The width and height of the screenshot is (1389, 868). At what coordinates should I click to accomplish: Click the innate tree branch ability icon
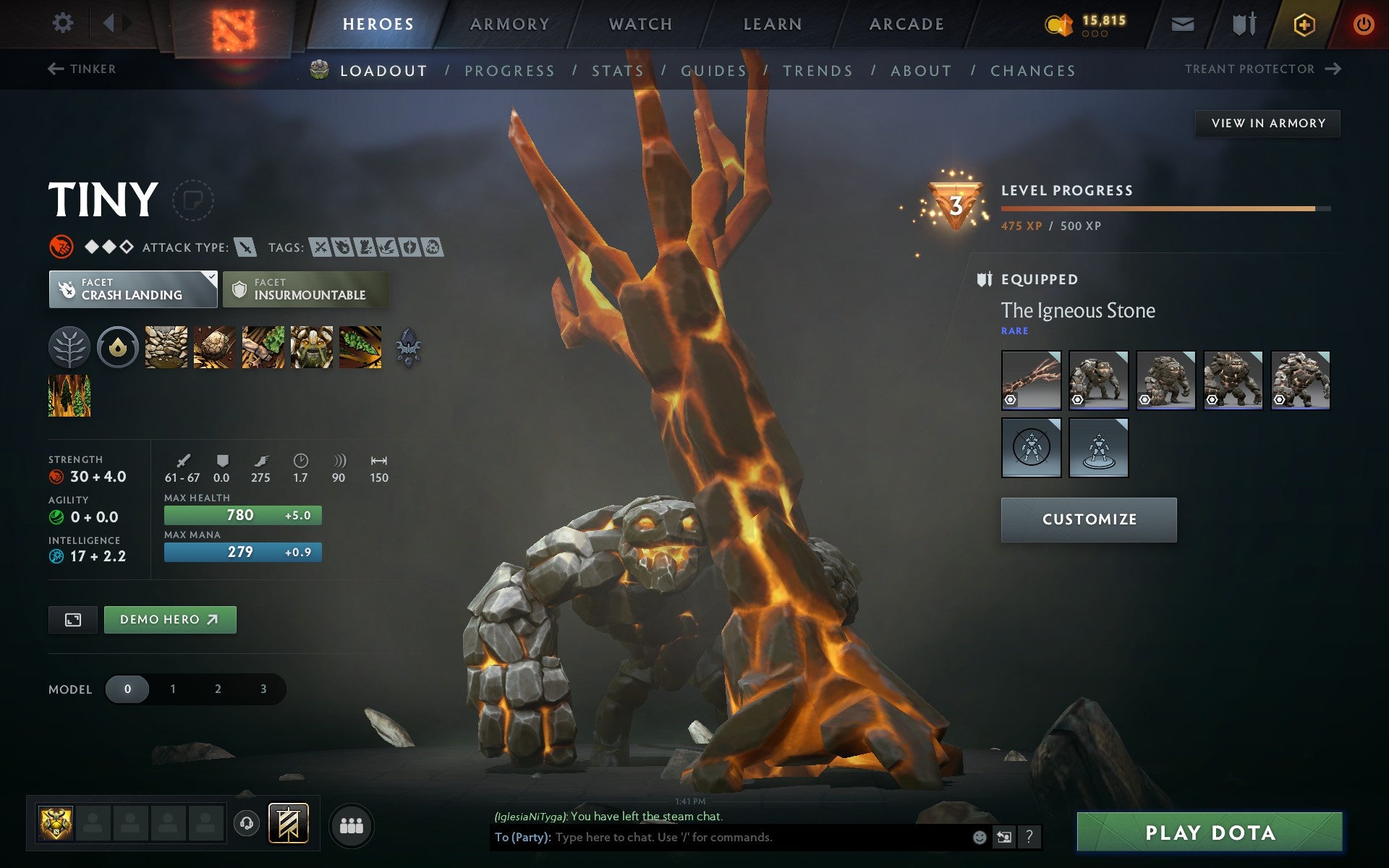click(69, 347)
